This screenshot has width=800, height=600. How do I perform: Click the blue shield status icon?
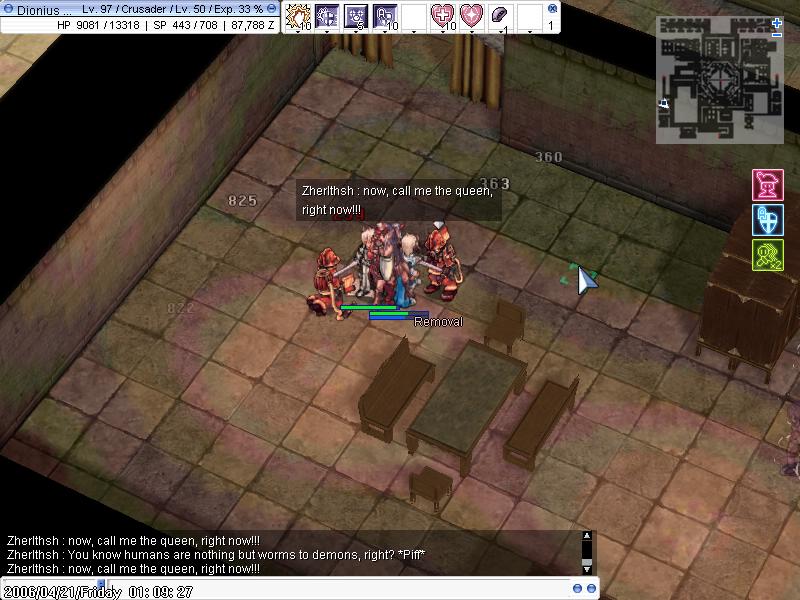(x=767, y=220)
